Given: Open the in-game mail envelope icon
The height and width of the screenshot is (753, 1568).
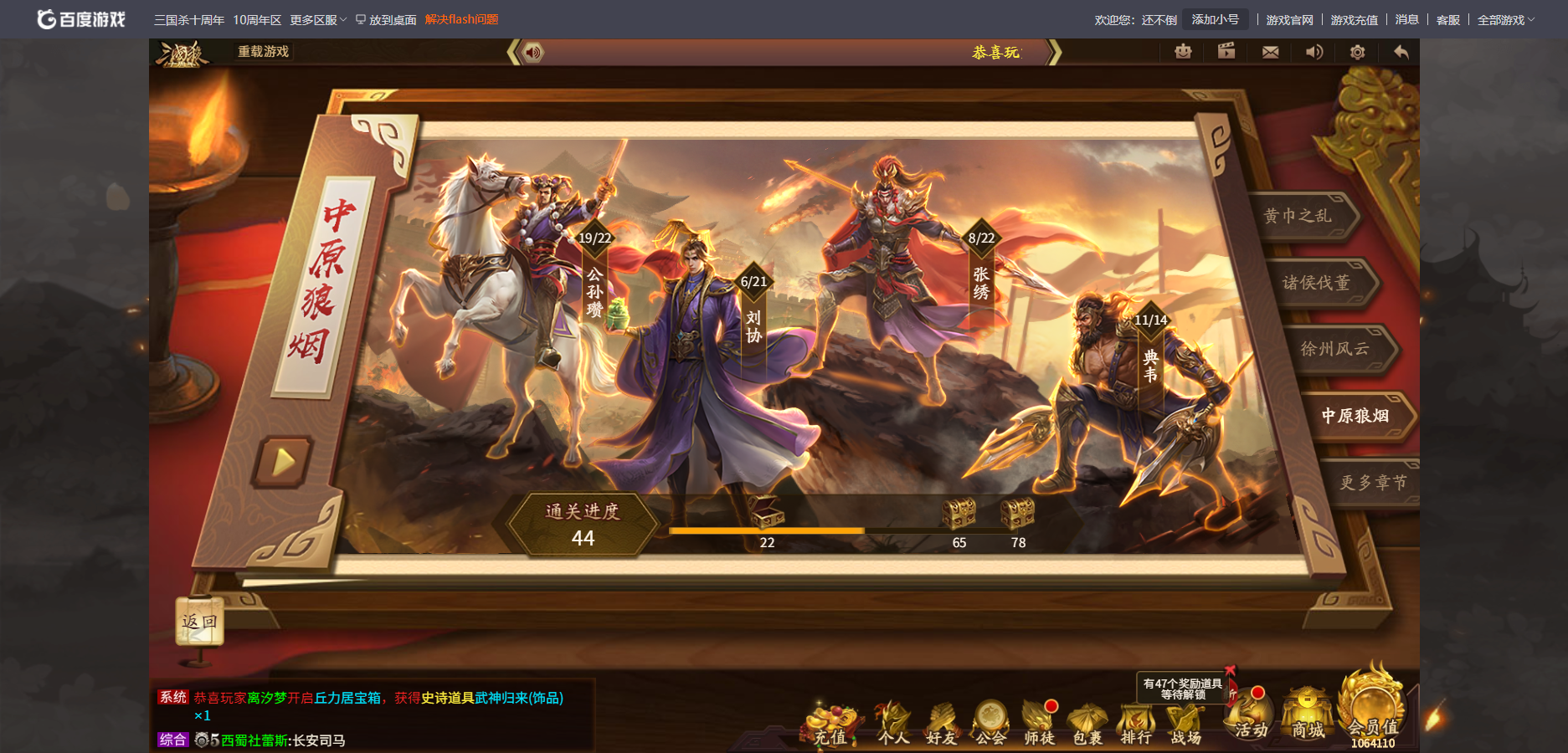Looking at the screenshot, I should click(1270, 52).
